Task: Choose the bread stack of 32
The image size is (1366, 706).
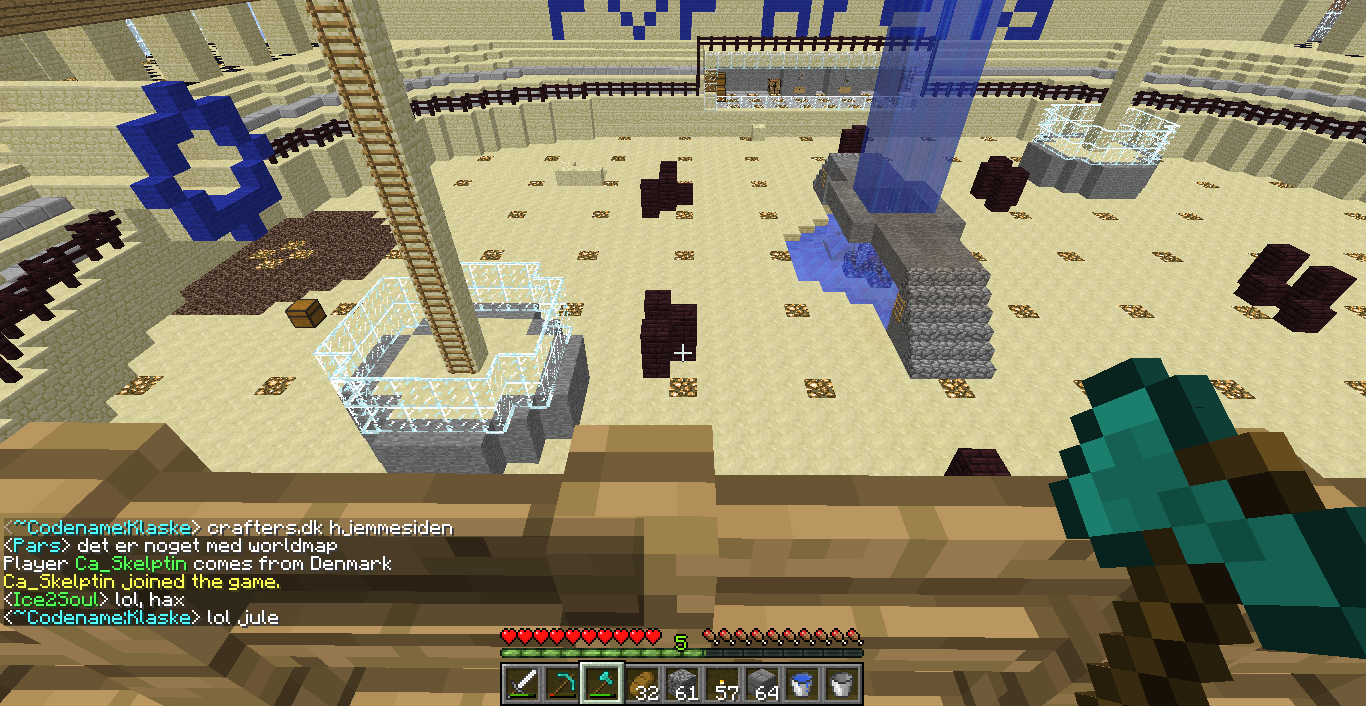Action: pos(643,684)
